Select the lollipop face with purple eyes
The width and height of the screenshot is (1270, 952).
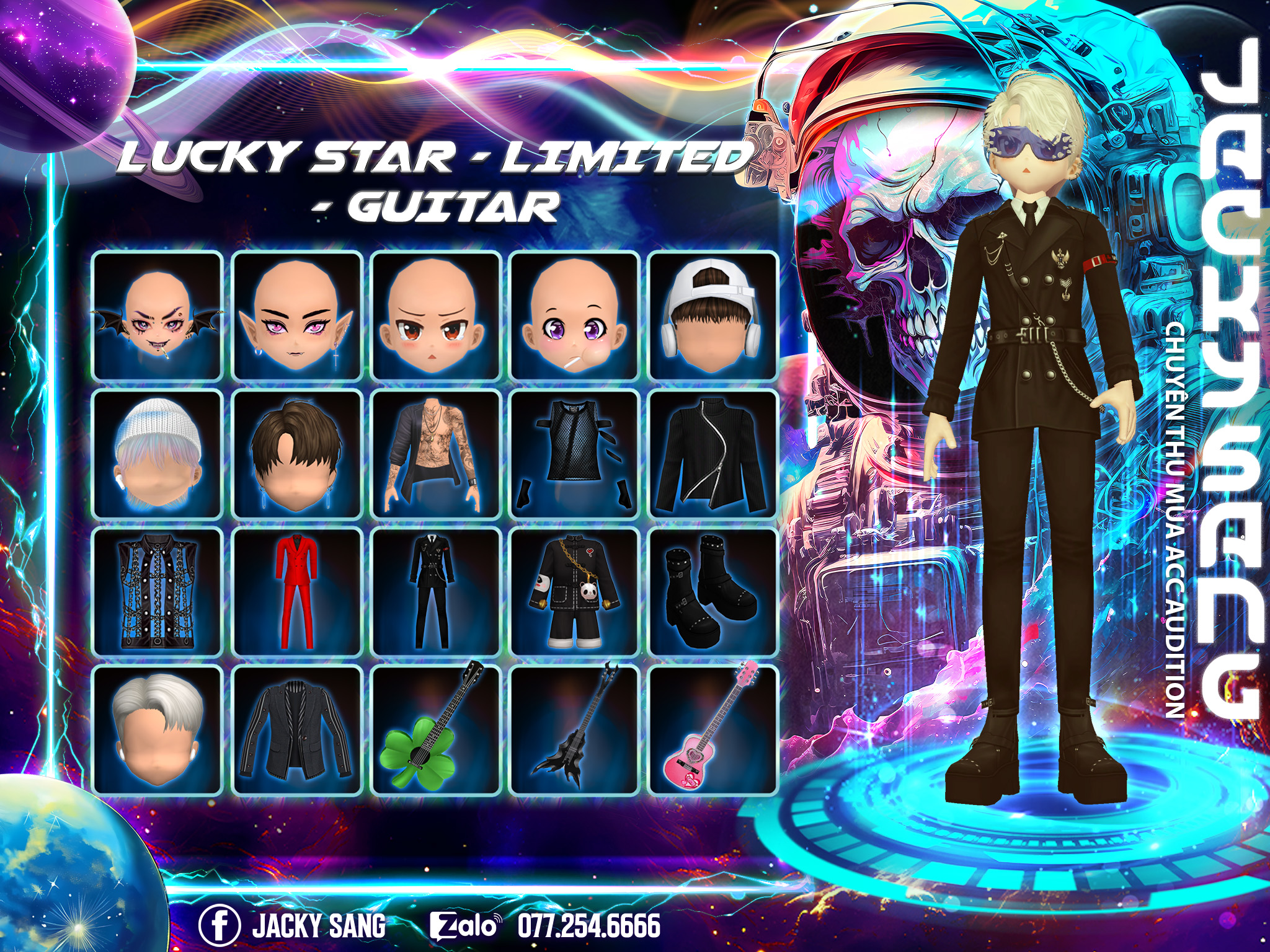point(574,317)
